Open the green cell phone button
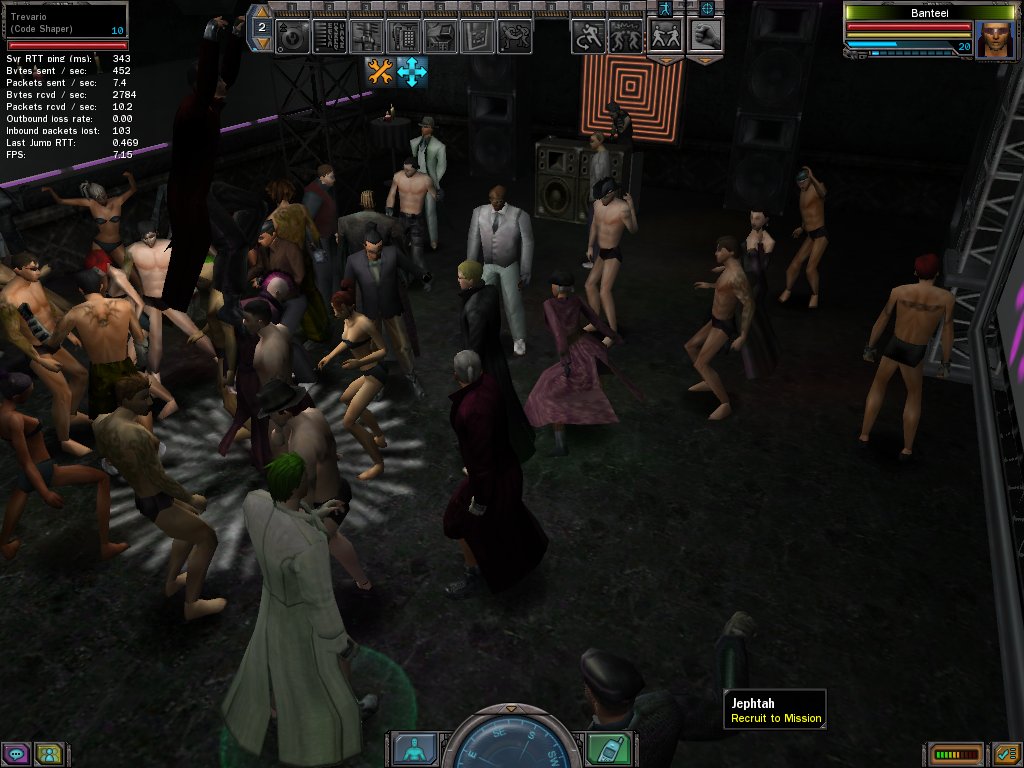 pyautogui.click(x=608, y=749)
